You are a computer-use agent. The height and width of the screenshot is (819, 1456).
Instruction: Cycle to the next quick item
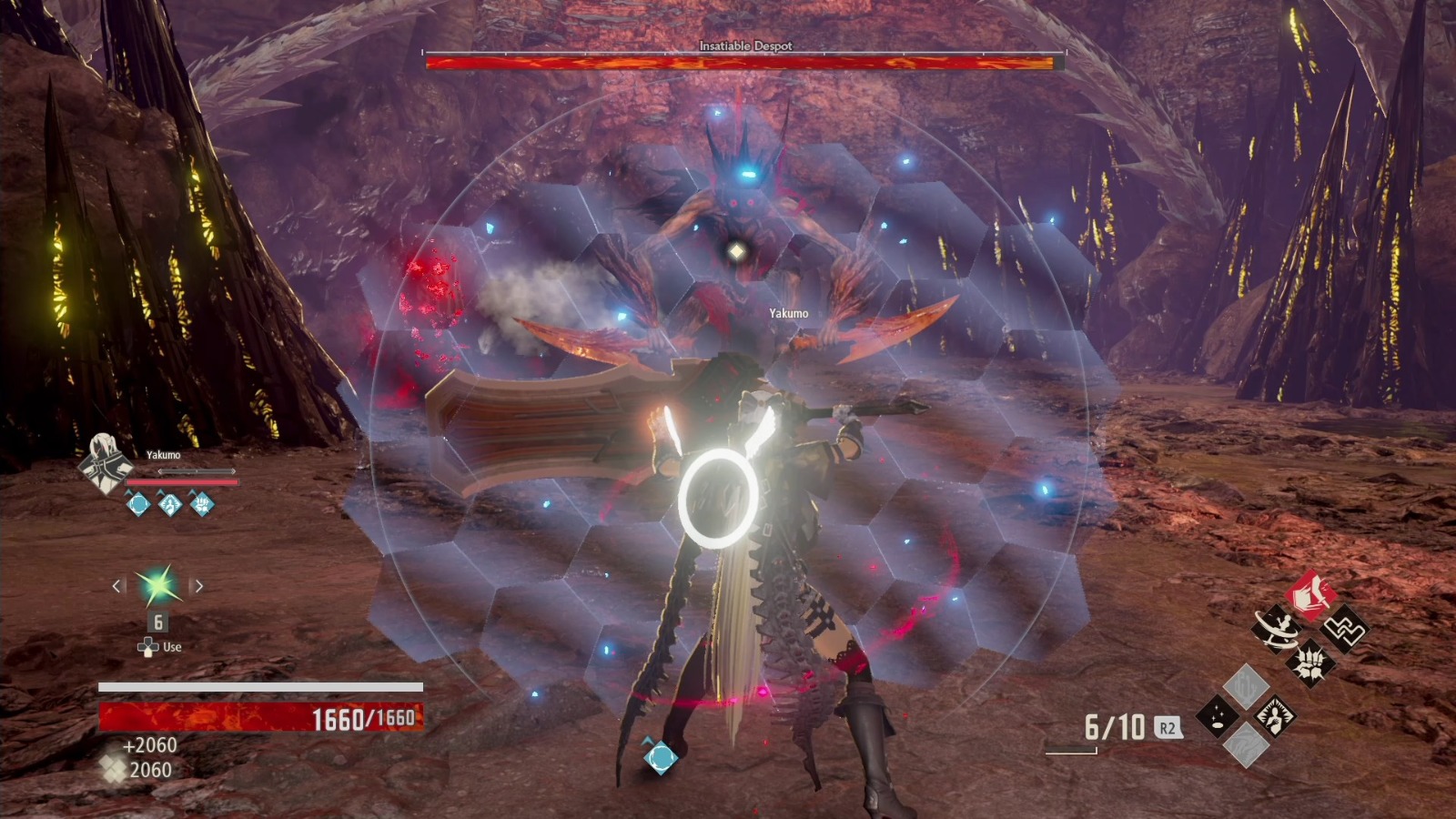tap(198, 587)
